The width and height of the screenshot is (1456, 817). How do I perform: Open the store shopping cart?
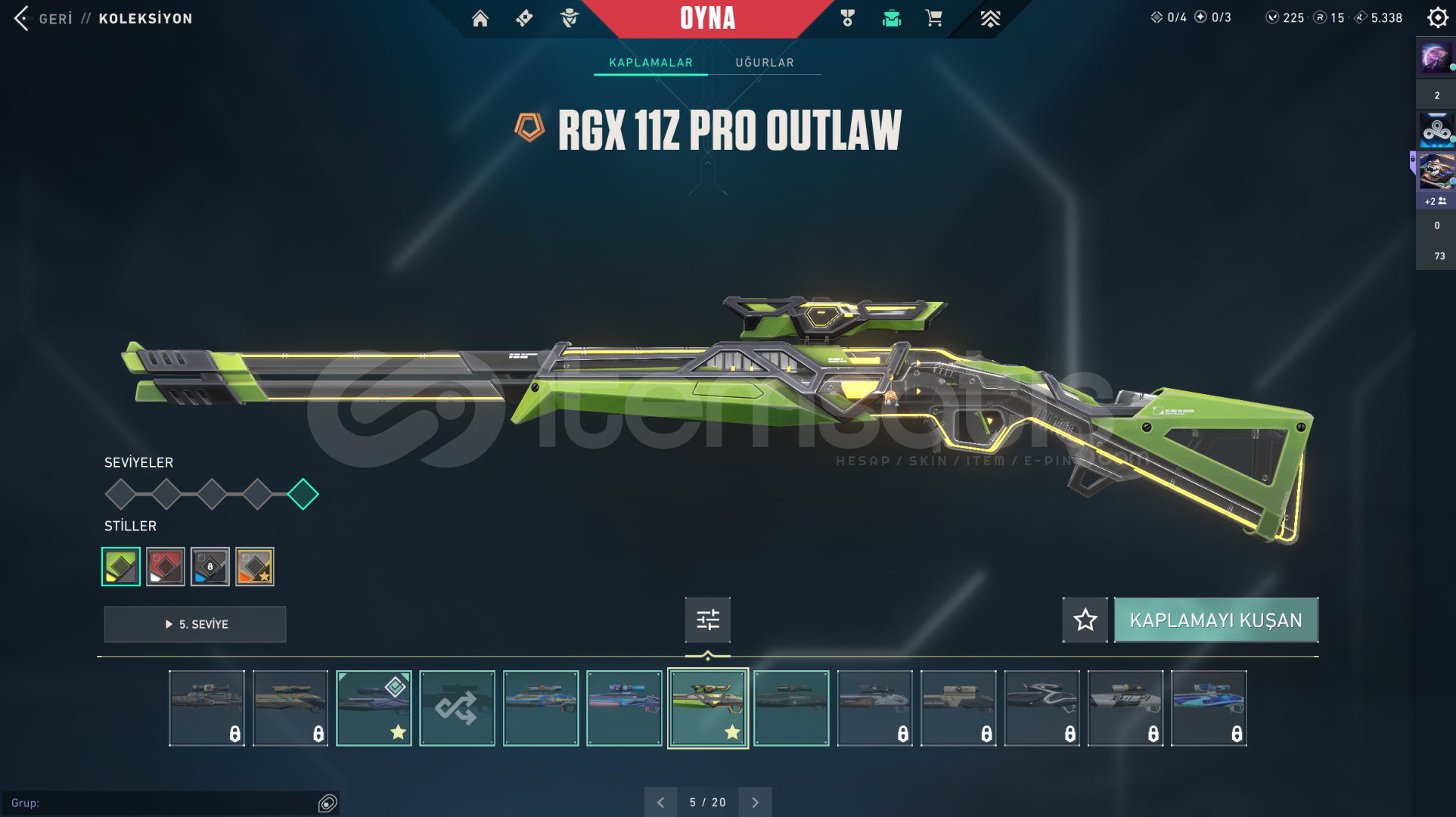pyautogui.click(x=934, y=18)
